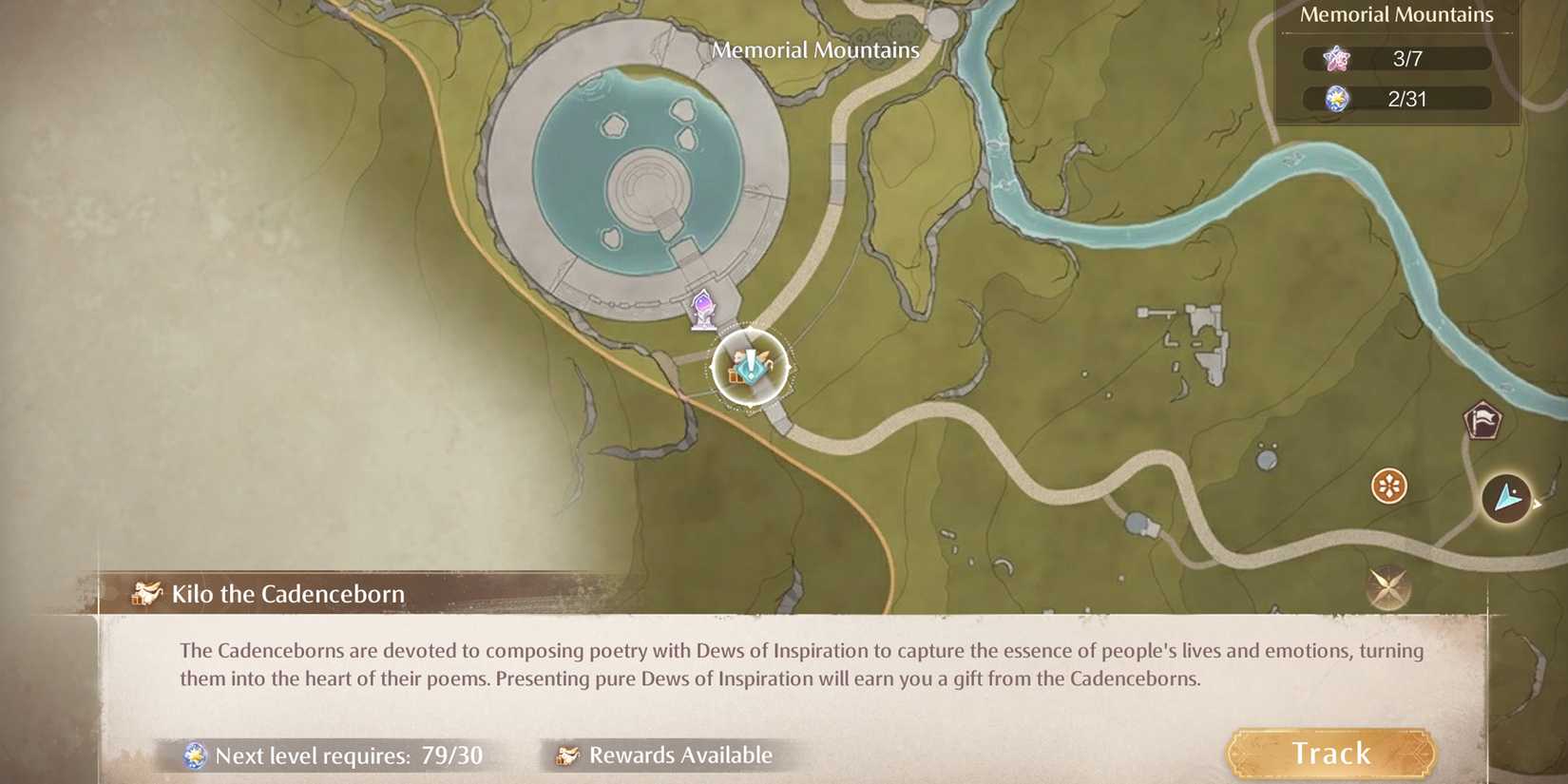Click the Memorial Mountains label on the map
Screen dimensions: 1568x784
pos(815,48)
